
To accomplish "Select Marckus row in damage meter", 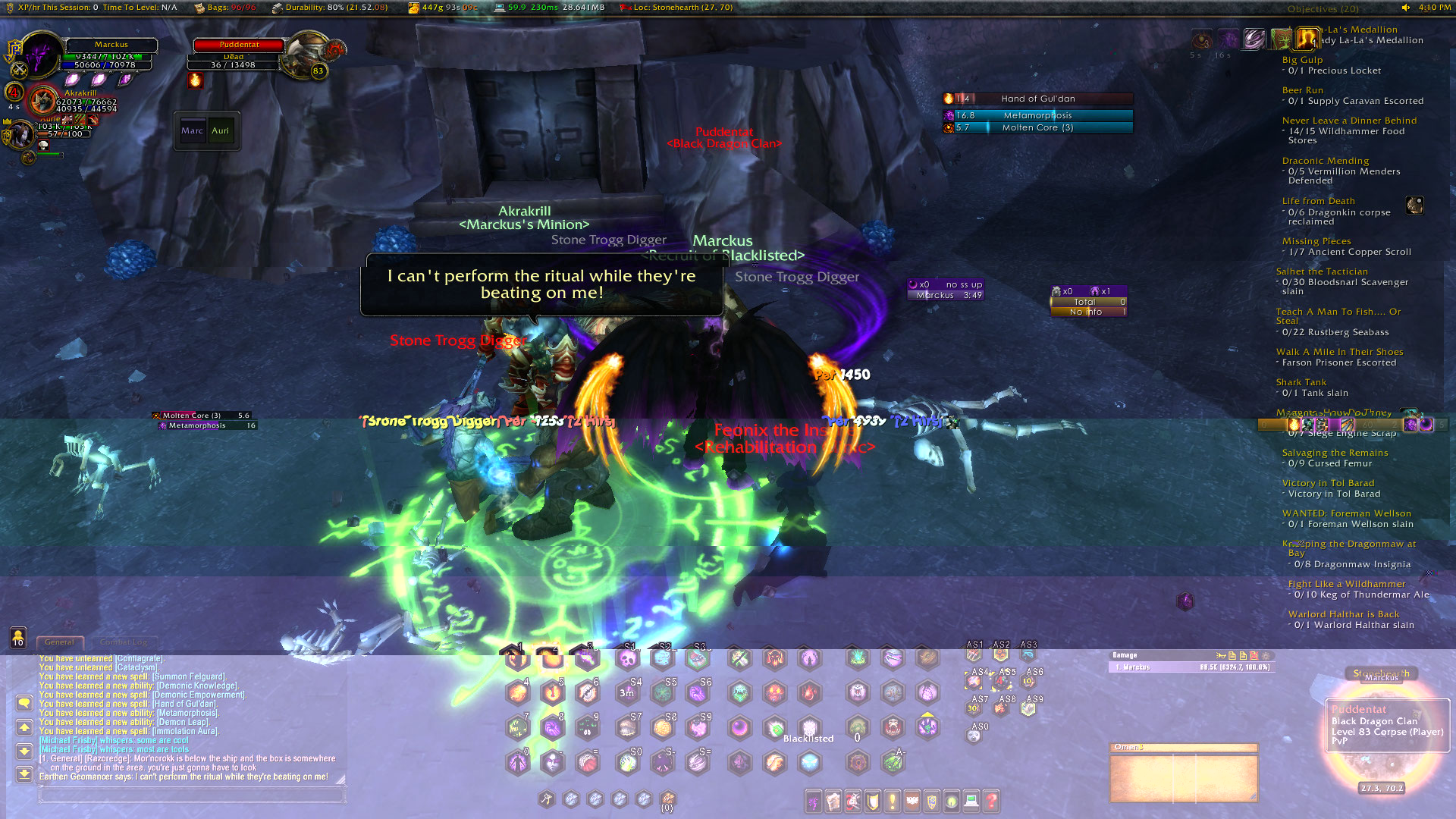I will (x=1191, y=667).
